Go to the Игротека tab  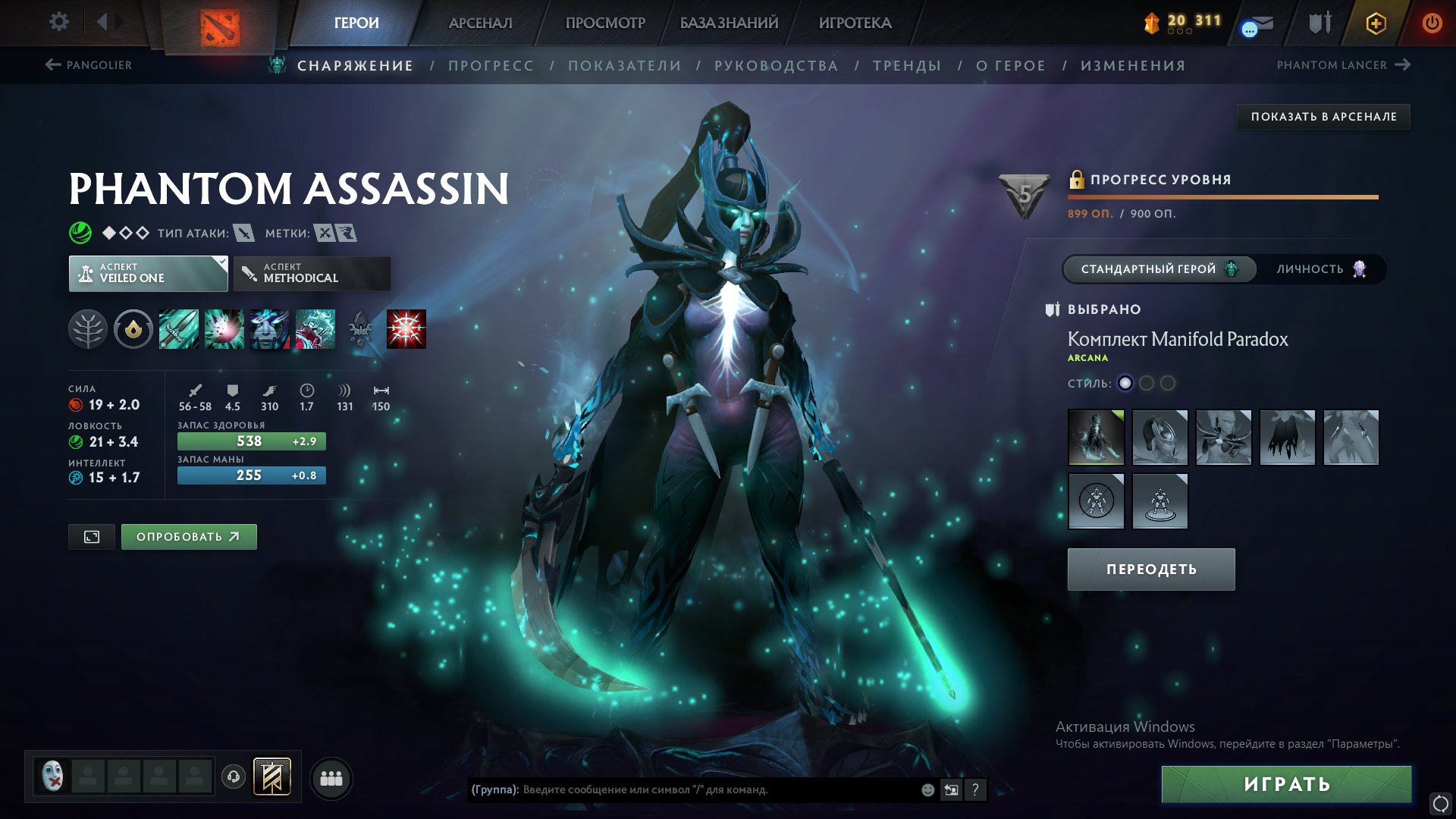click(x=855, y=23)
